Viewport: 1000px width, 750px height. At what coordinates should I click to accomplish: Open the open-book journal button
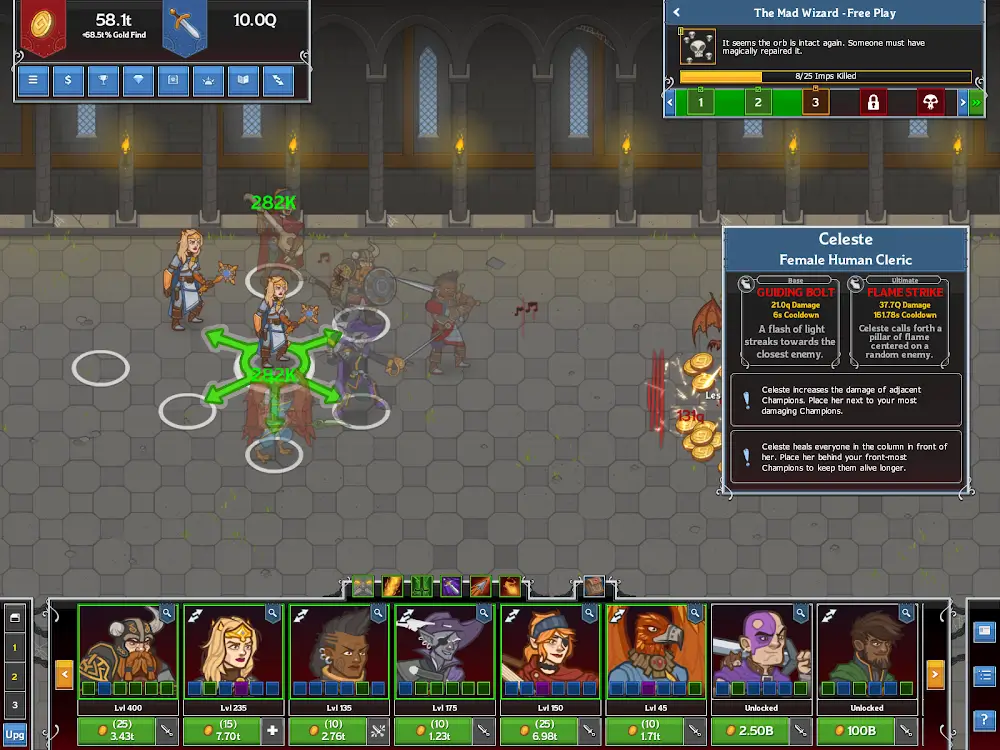tap(243, 81)
